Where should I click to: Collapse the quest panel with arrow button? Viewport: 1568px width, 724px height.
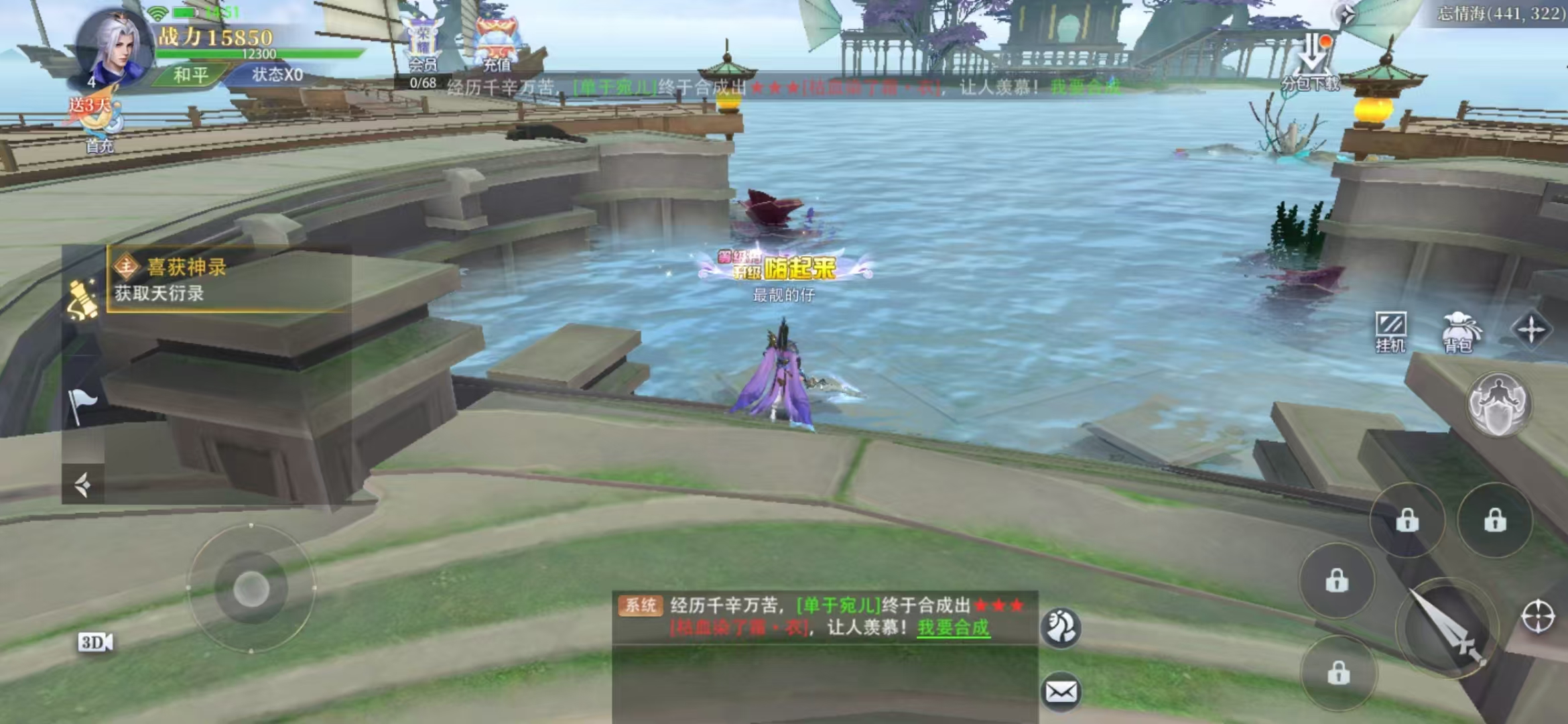[x=82, y=484]
